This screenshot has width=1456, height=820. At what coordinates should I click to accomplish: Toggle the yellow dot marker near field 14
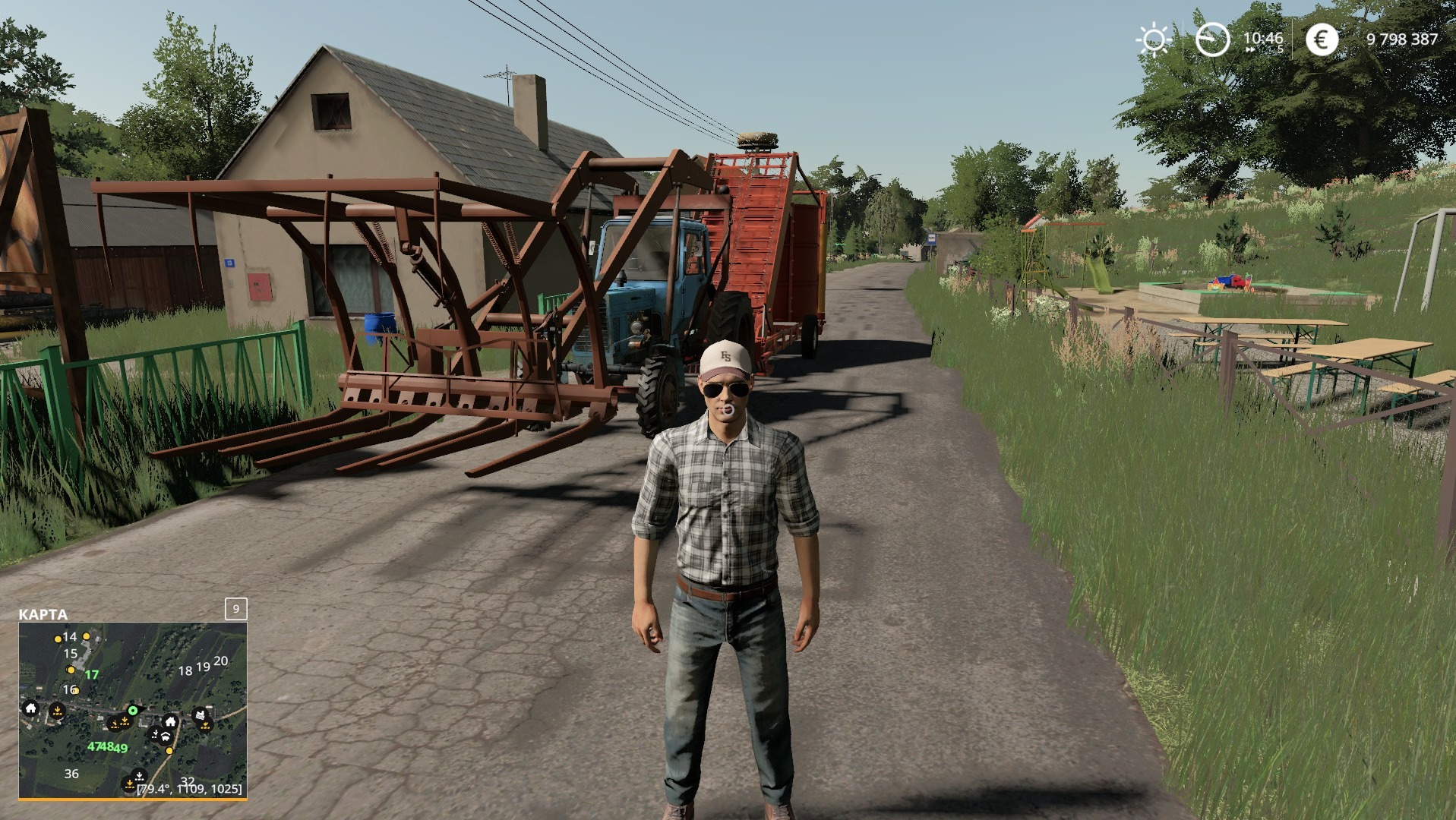tap(58, 639)
